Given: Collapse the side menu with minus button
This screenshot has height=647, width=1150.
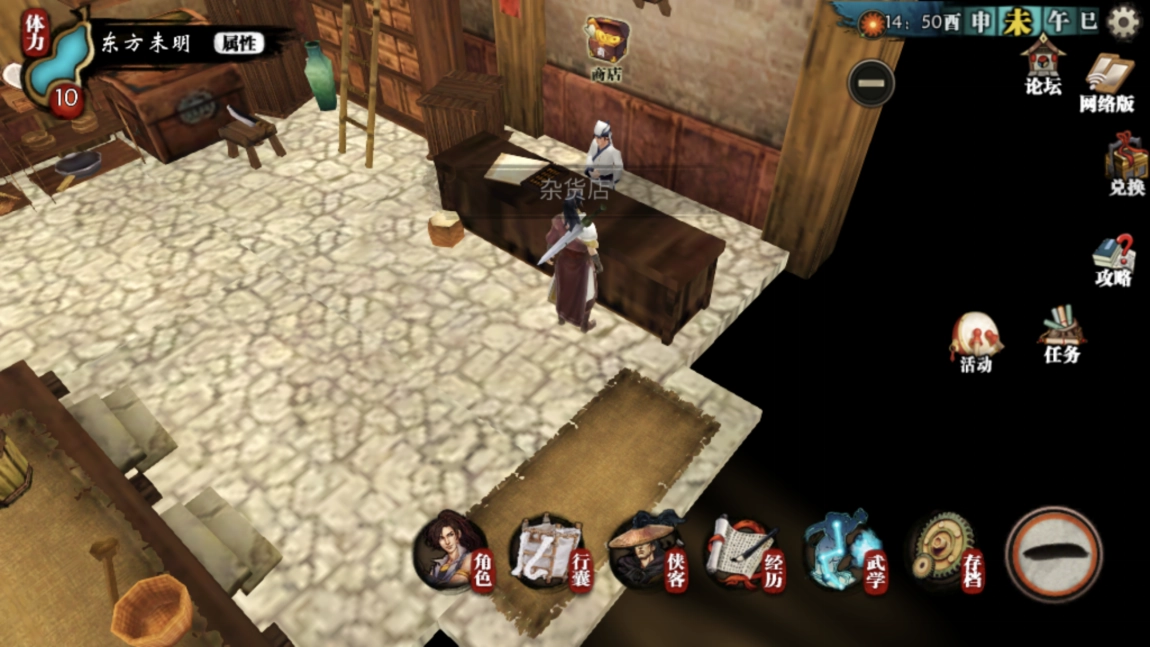Looking at the screenshot, I should (x=870, y=83).
